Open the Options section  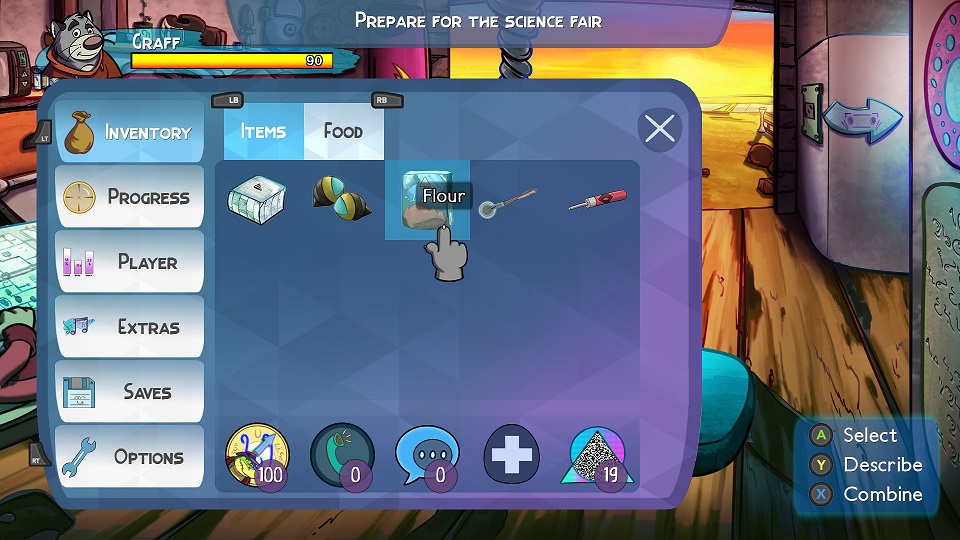pos(130,457)
